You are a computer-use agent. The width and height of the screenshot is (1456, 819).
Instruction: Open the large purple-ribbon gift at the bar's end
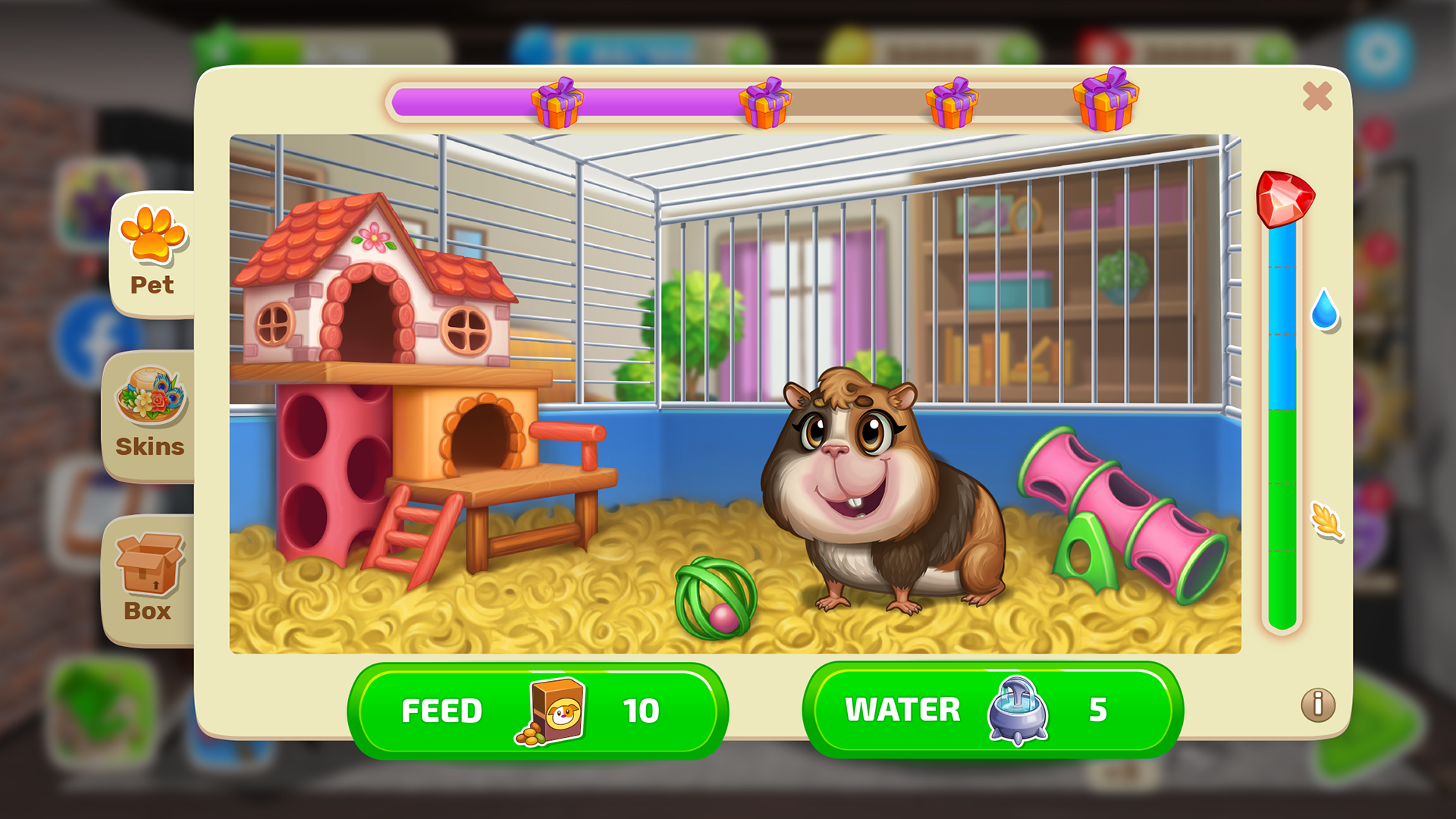click(x=1106, y=100)
